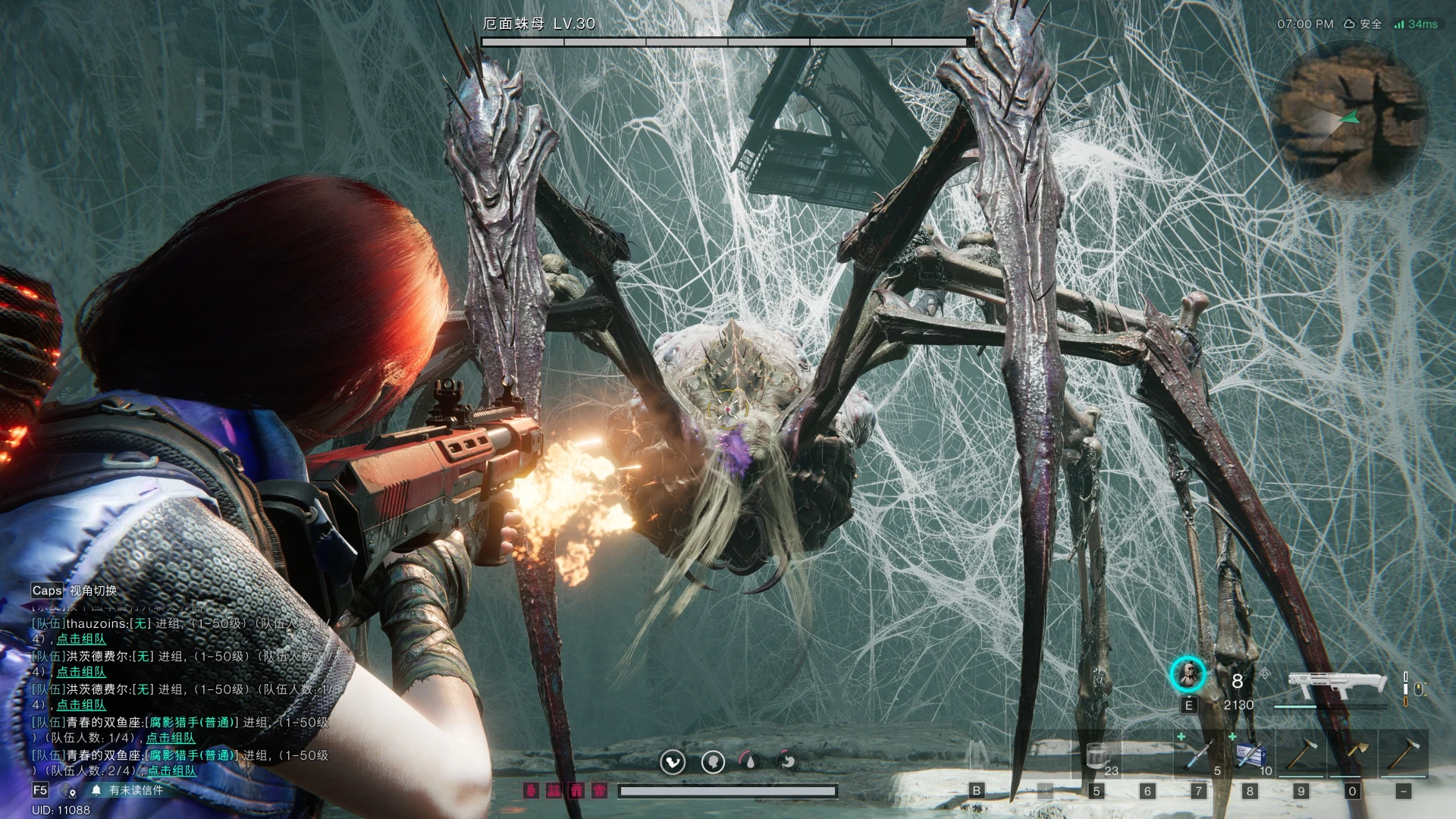Click the stomach hunger icon
Screen dimensions: 1456x819
[788, 761]
